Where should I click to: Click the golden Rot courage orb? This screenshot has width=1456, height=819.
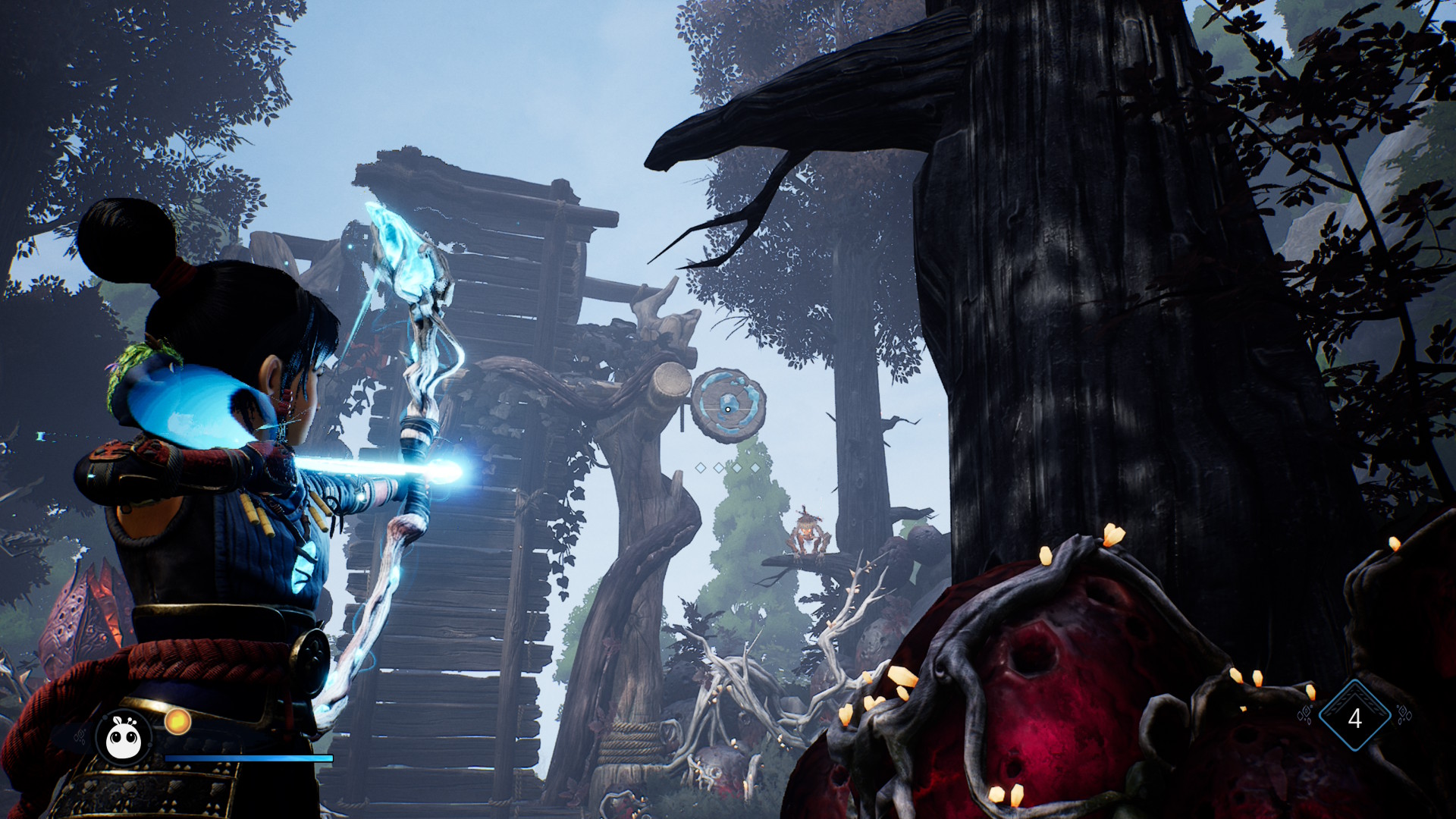click(177, 720)
